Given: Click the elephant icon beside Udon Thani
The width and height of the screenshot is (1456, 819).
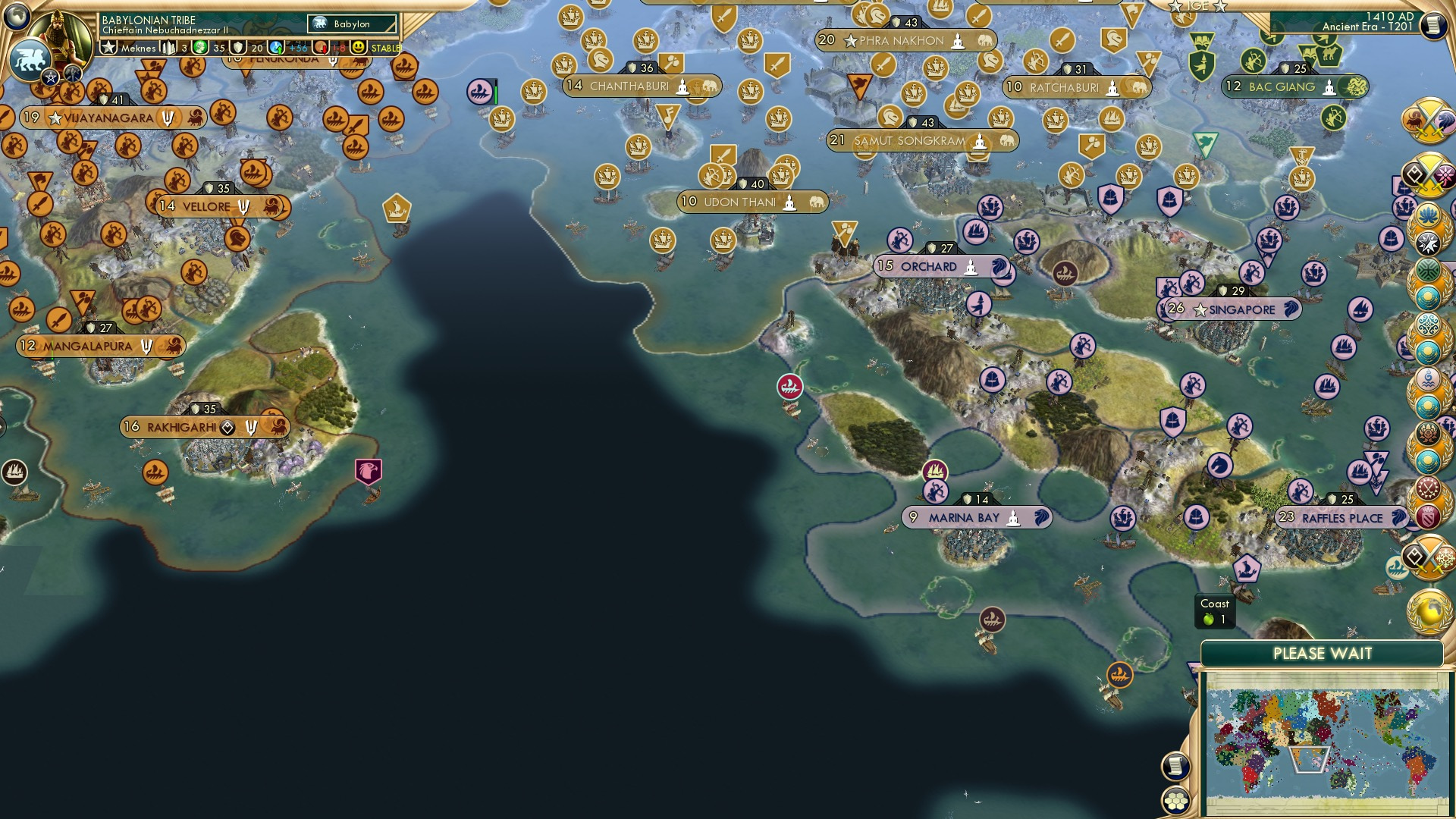Looking at the screenshot, I should 817,202.
